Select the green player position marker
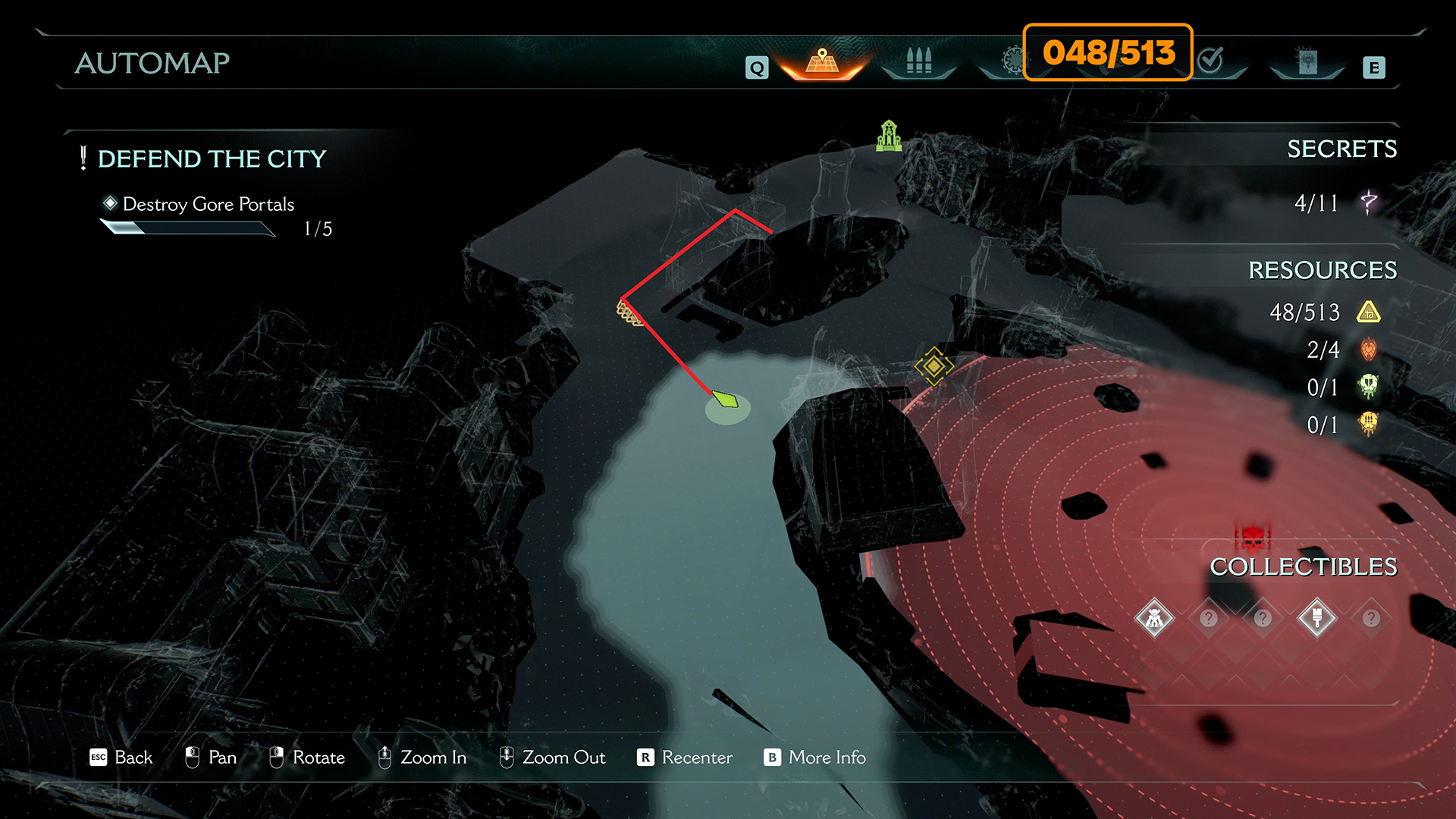 (726, 400)
